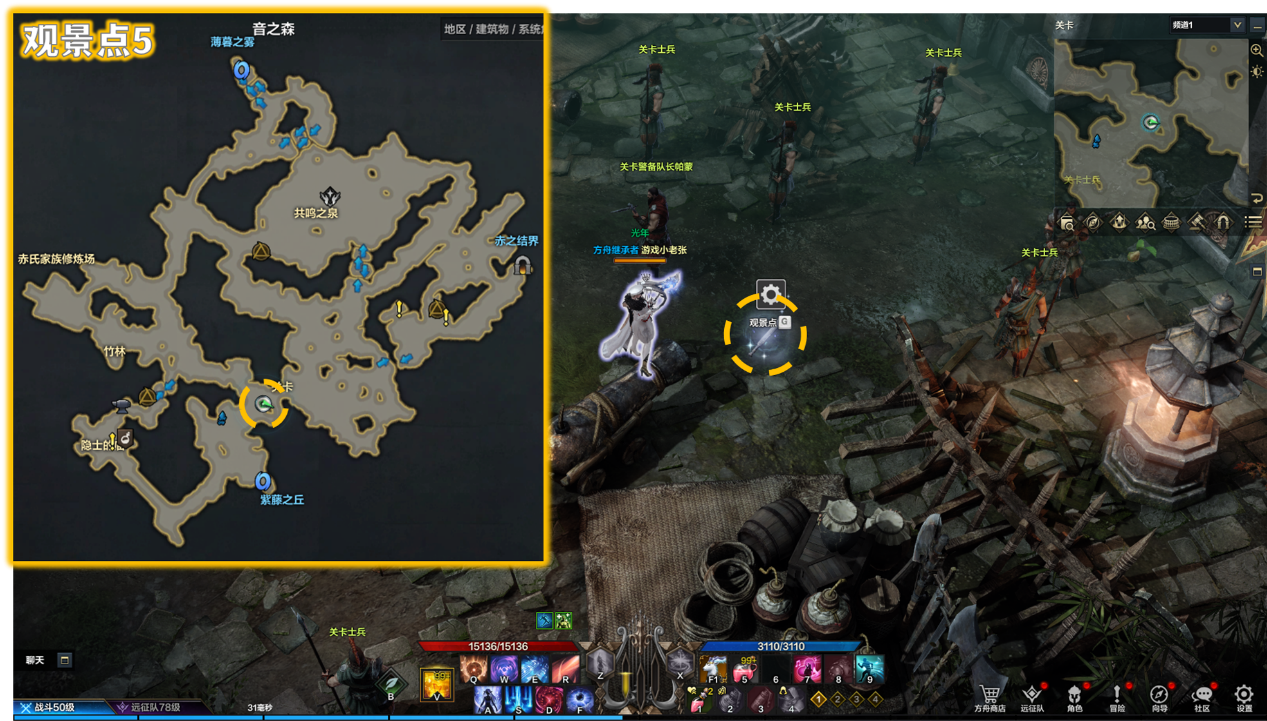Use the F1 mount horse slot
Screen dimensions: 1267x721
click(713, 668)
